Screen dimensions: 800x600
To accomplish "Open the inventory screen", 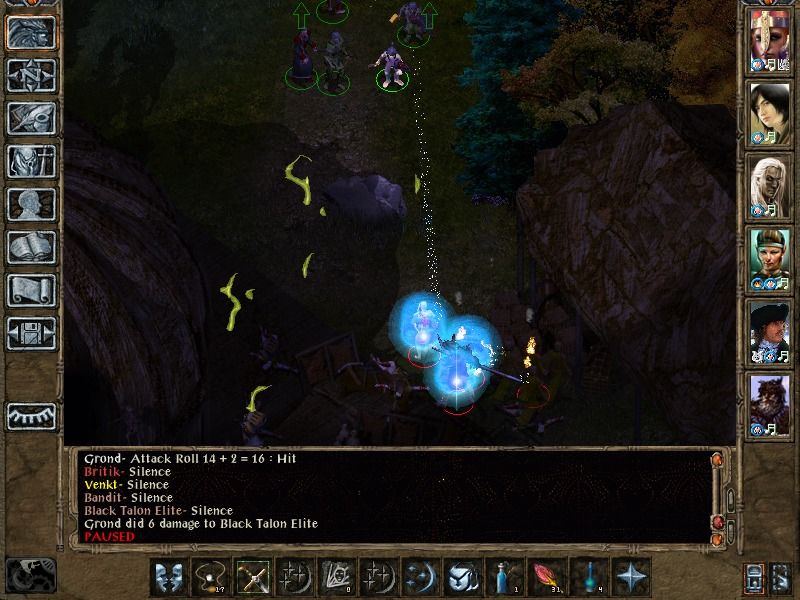I will pos(31,160).
